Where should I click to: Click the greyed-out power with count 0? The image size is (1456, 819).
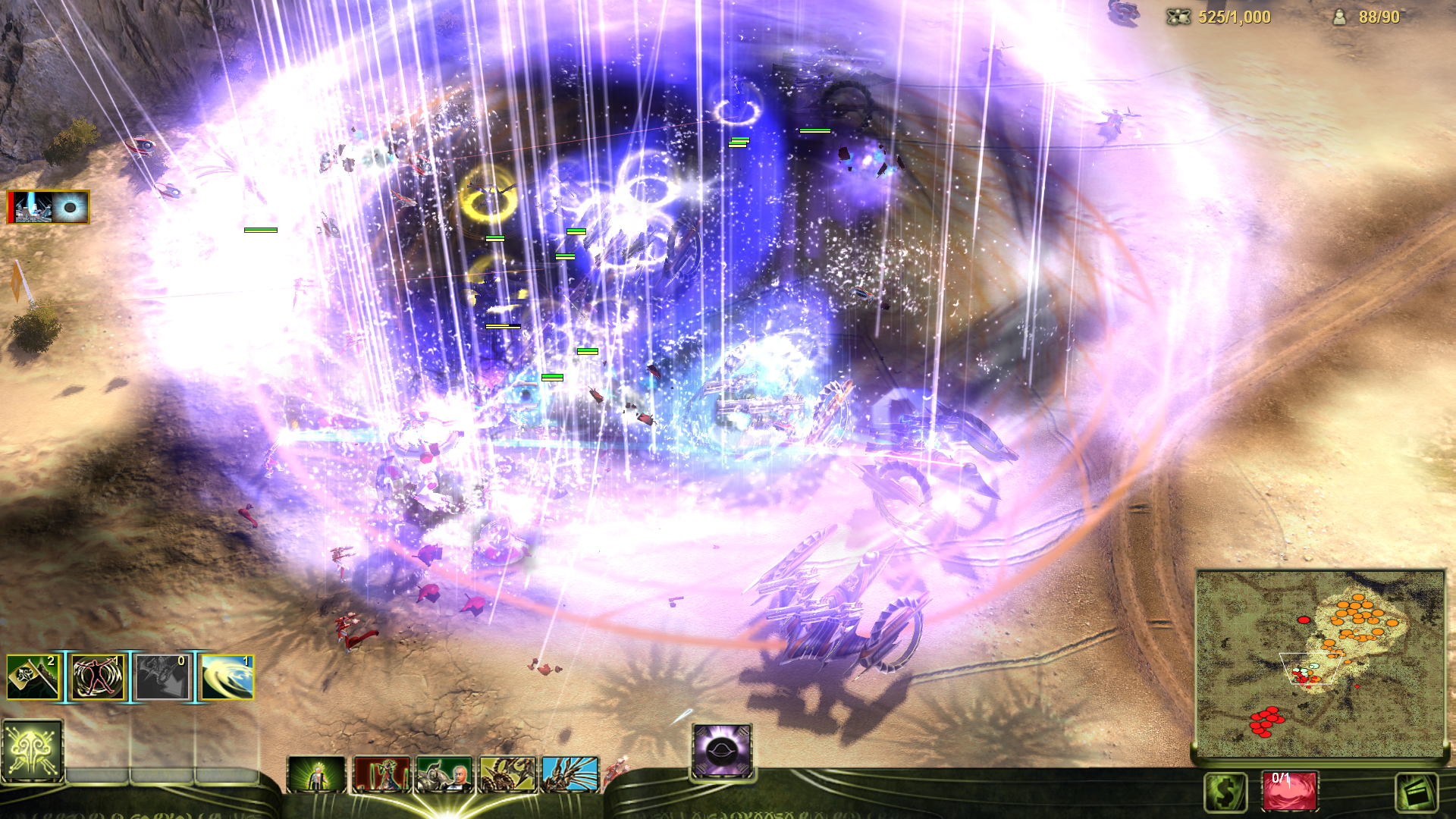(162, 677)
